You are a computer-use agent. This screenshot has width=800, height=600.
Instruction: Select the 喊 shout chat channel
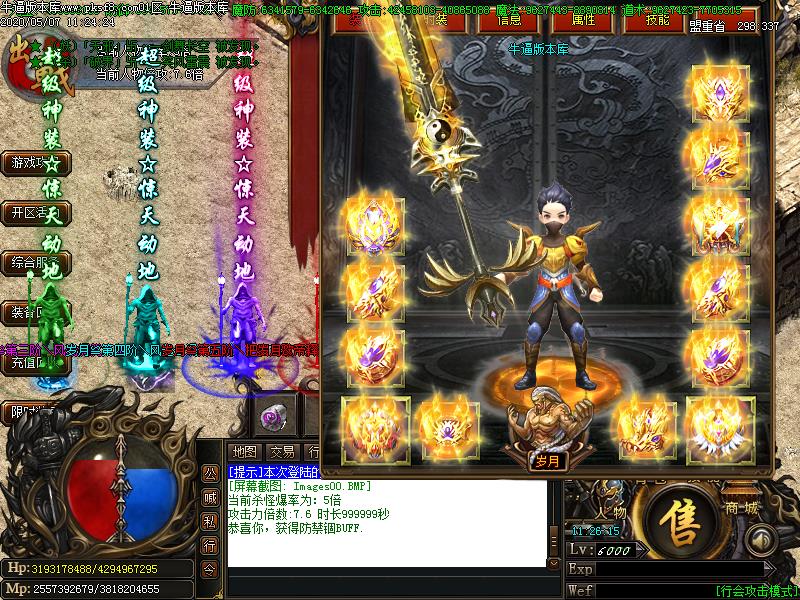[x=210, y=497]
